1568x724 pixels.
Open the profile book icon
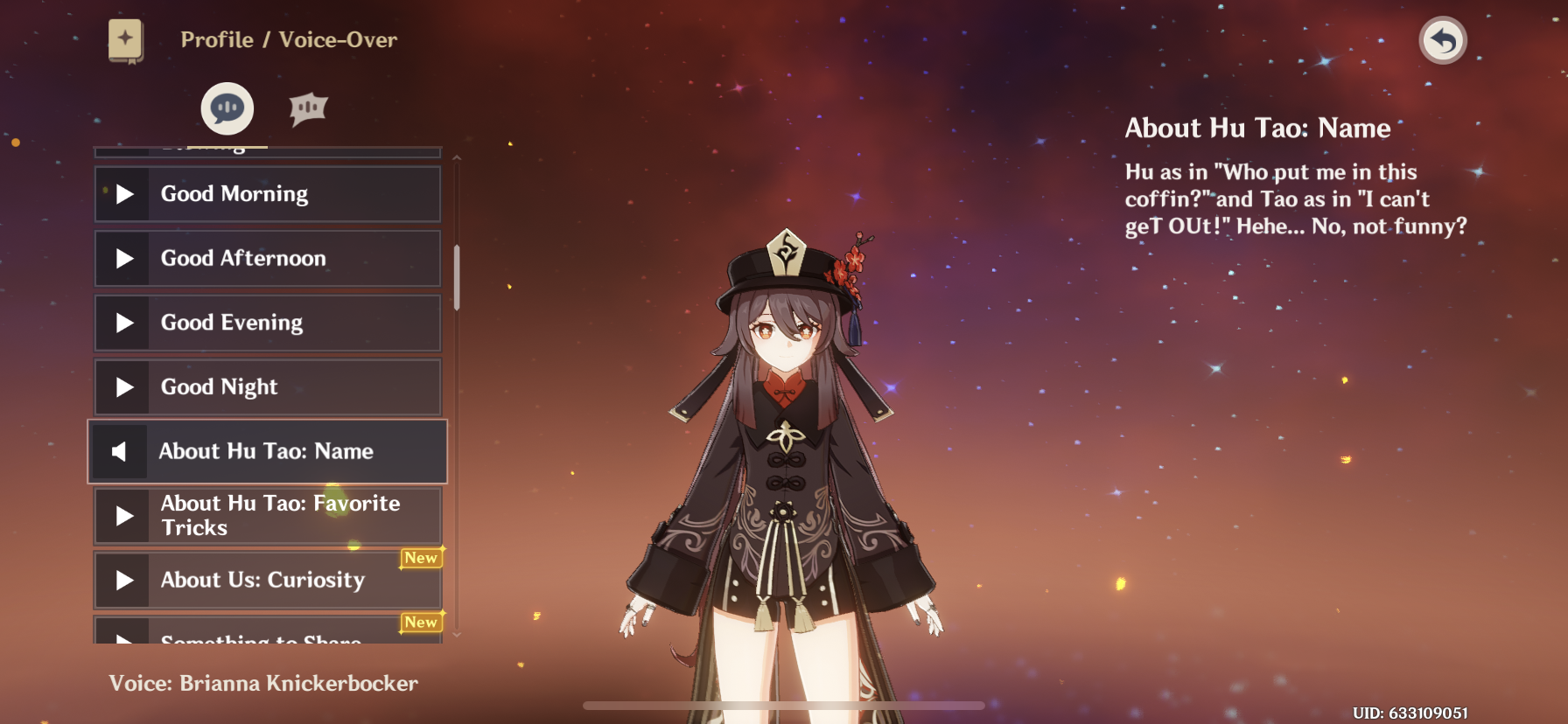(126, 40)
